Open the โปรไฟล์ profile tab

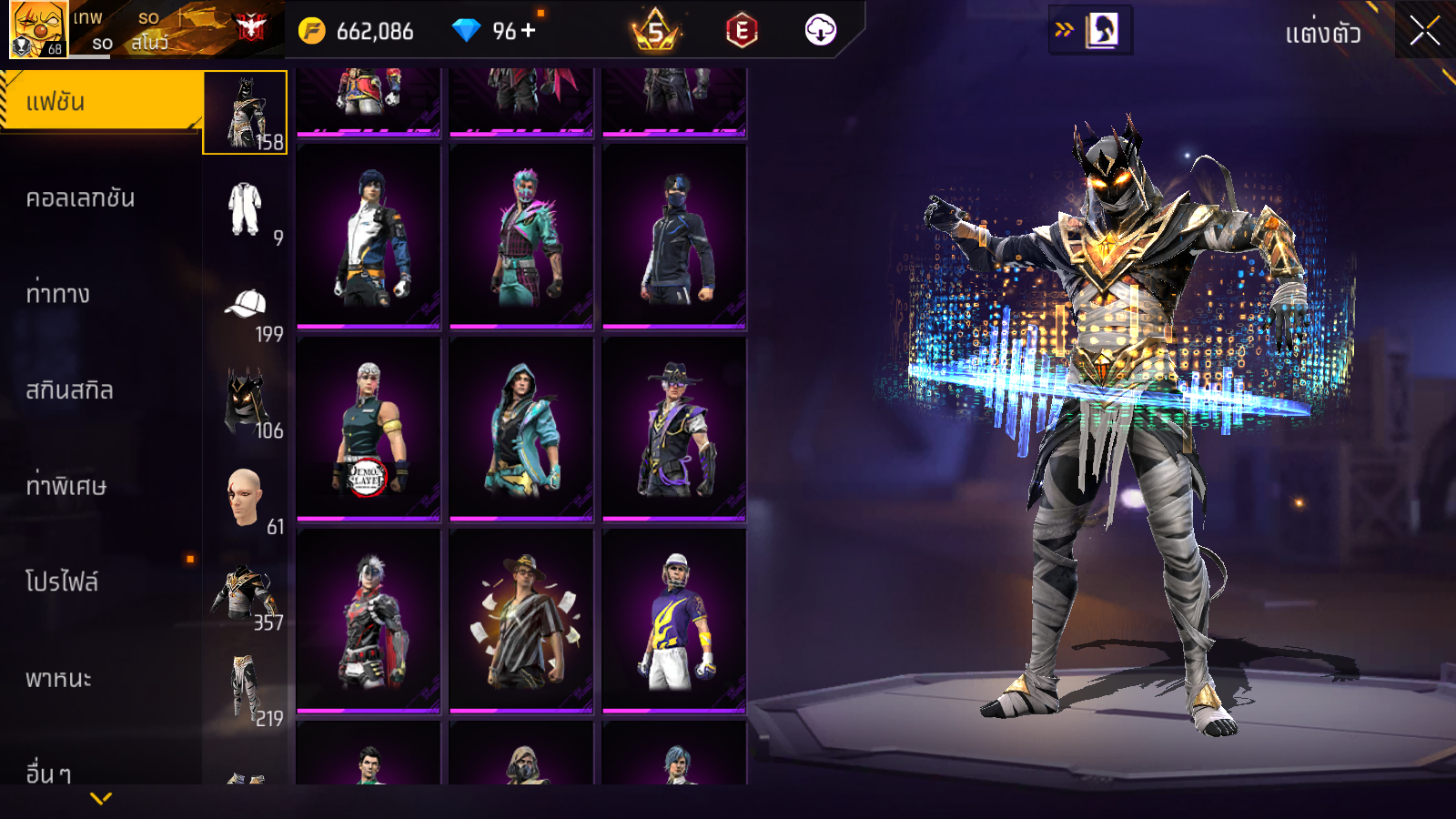(61, 582)
